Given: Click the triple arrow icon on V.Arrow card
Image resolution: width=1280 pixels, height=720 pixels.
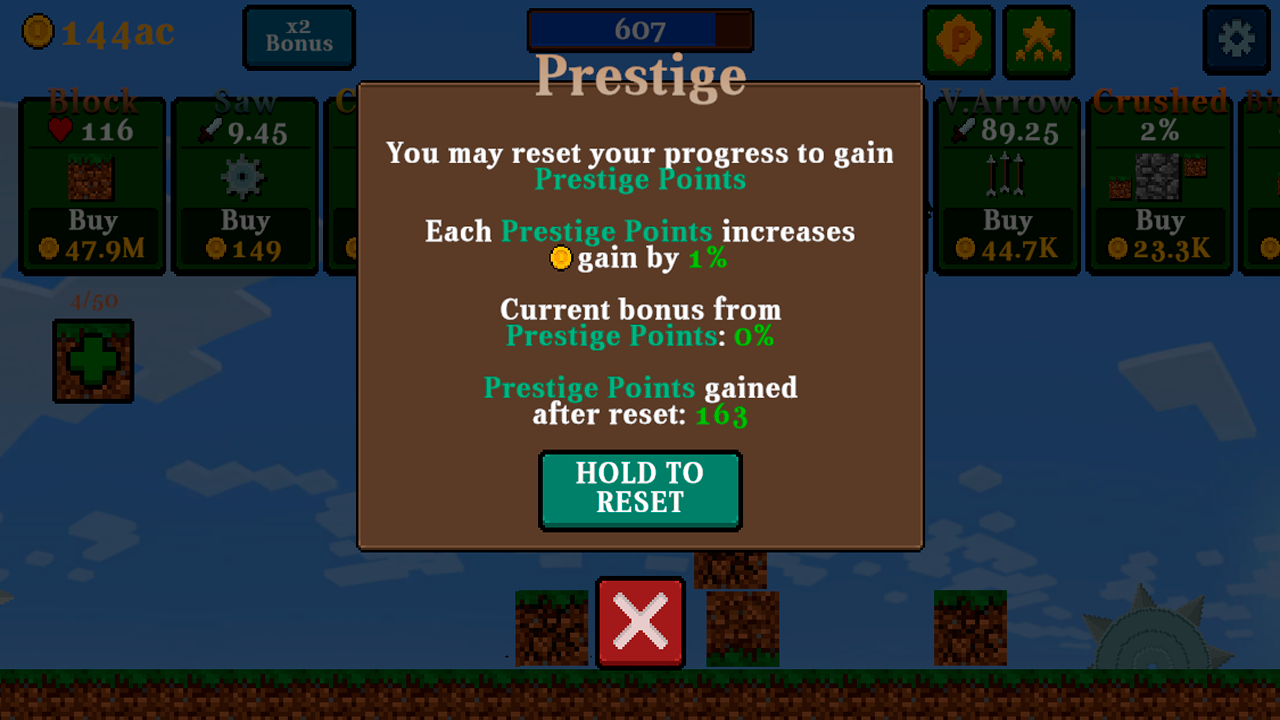Looking at the screenshot, I should point(1007,176).
